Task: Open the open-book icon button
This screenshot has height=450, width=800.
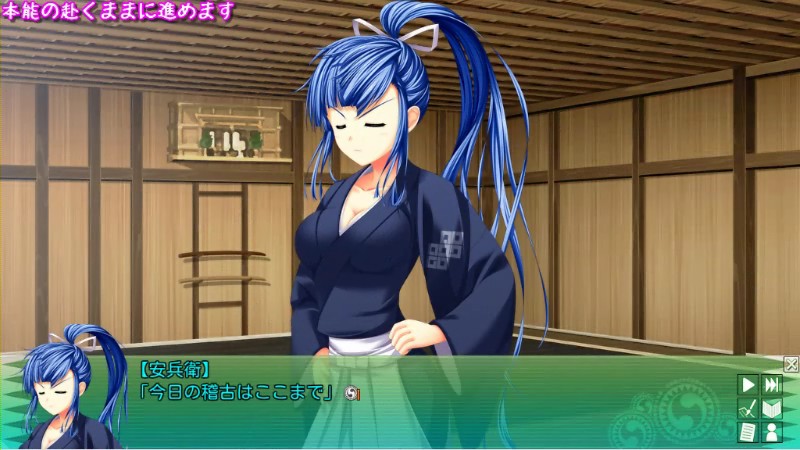Action: click(x=771, y=408)
